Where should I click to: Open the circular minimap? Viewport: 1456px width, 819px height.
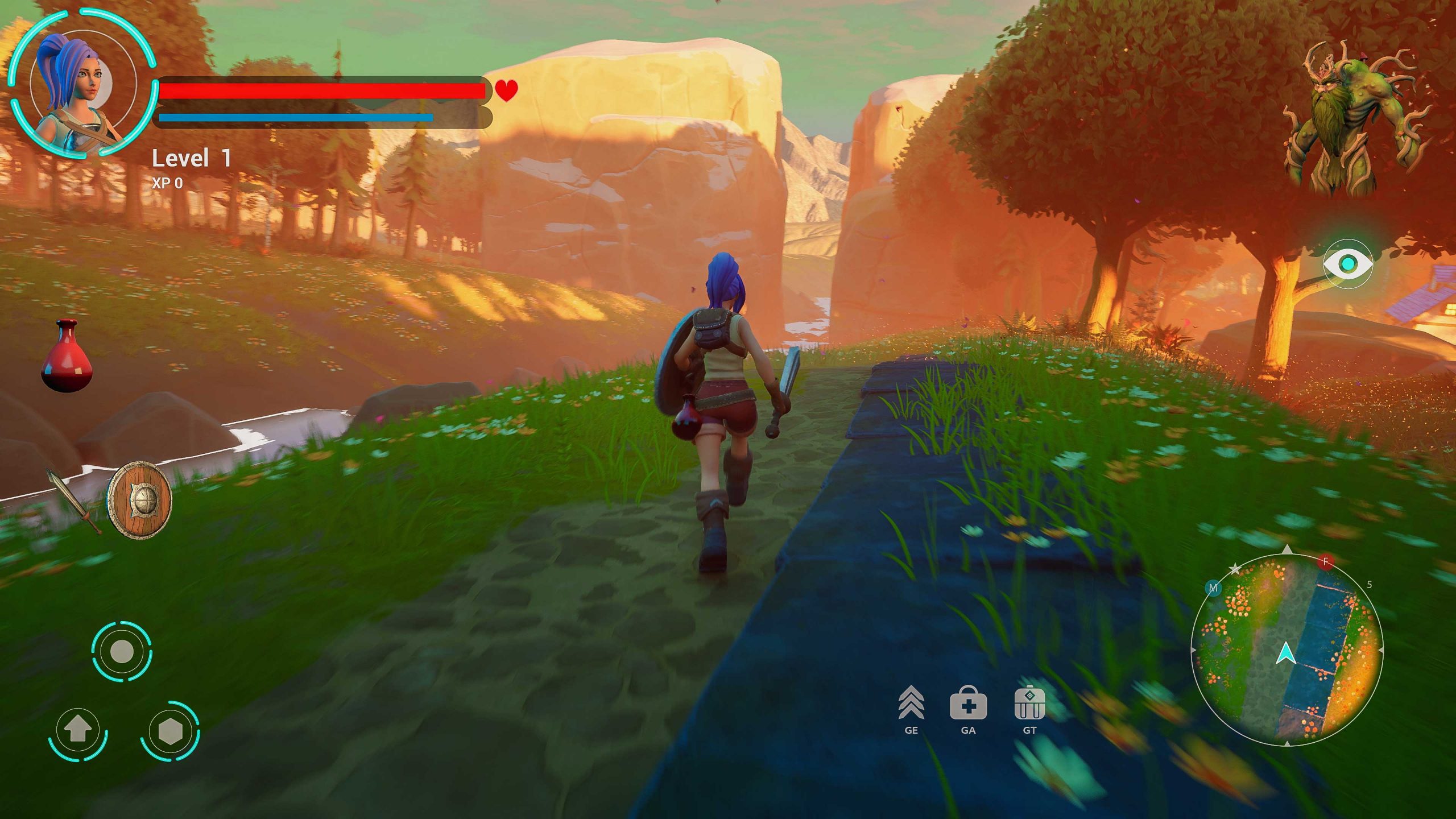coord(1287,650)
